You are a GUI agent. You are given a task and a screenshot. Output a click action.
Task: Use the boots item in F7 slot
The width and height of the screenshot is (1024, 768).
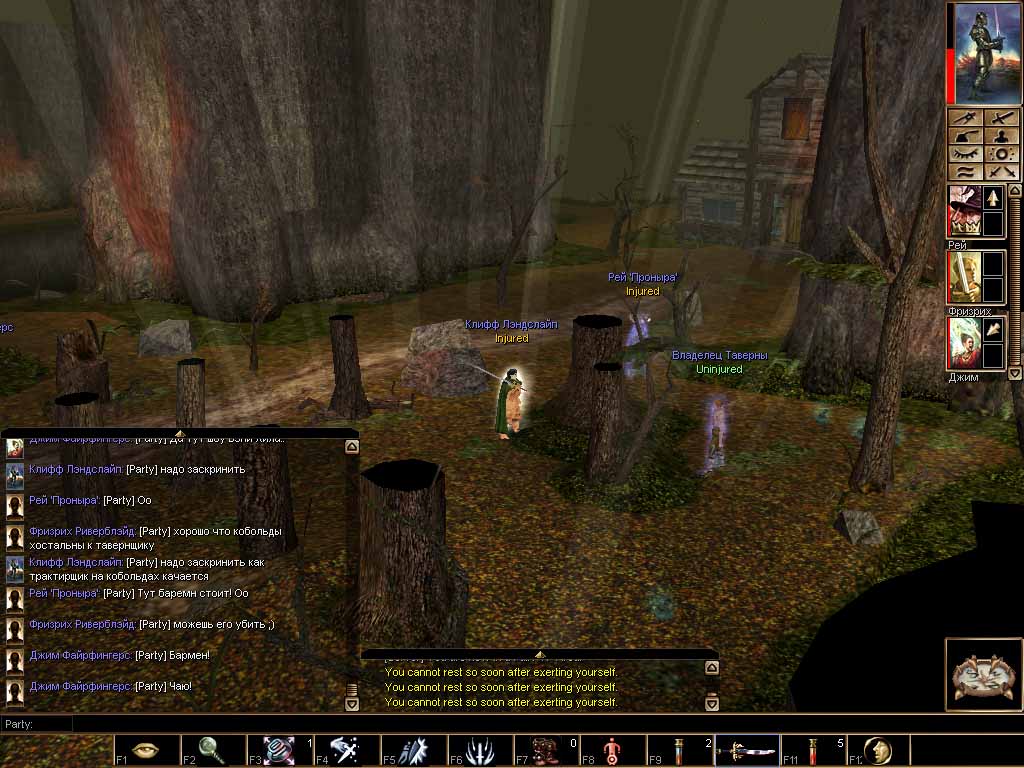pos(544,750)
